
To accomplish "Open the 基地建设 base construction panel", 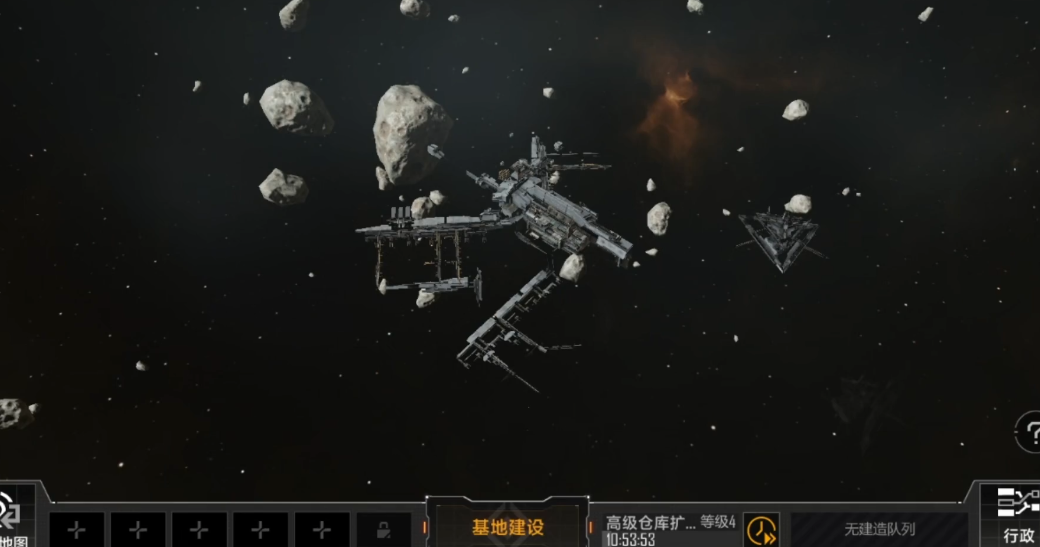I will click(508, 527).
